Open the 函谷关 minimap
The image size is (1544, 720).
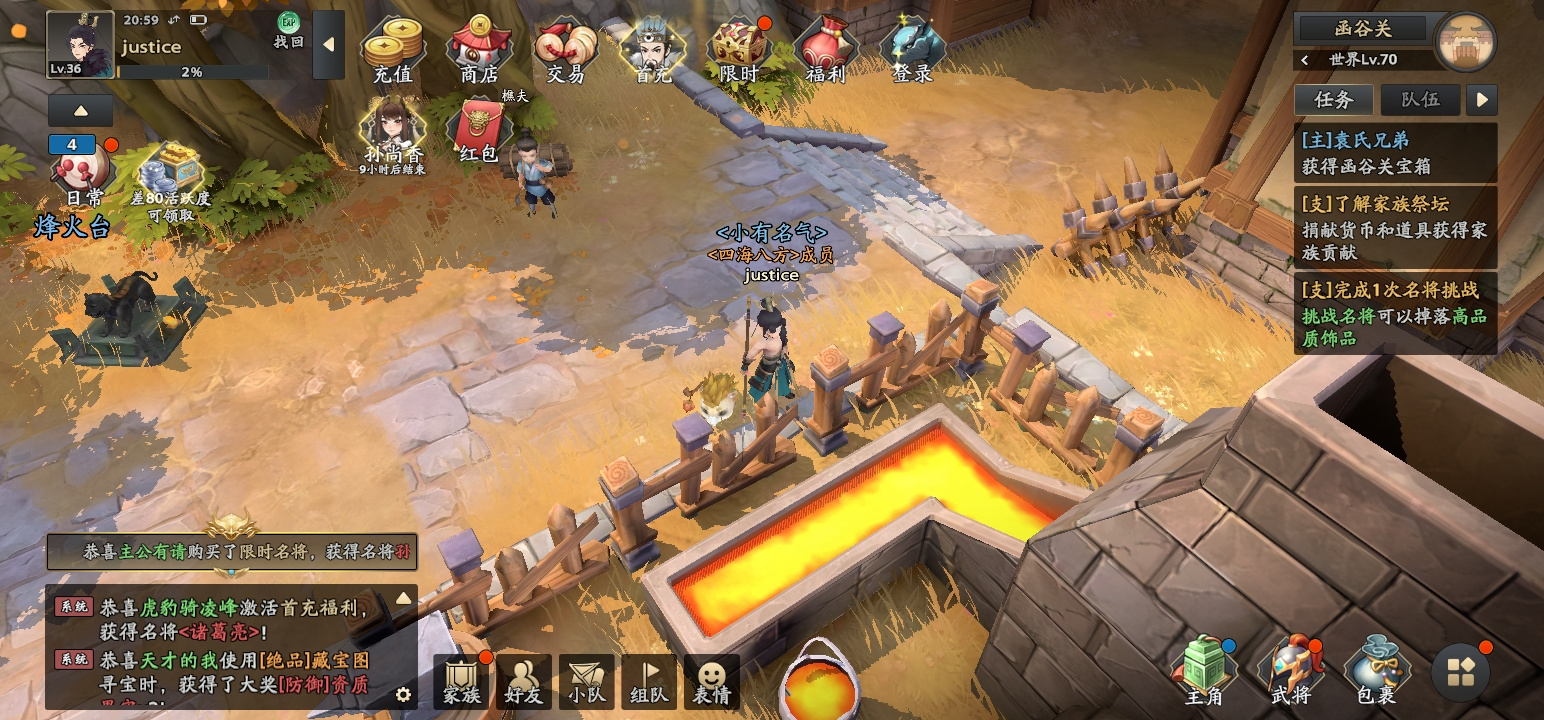click(1465, 43)
